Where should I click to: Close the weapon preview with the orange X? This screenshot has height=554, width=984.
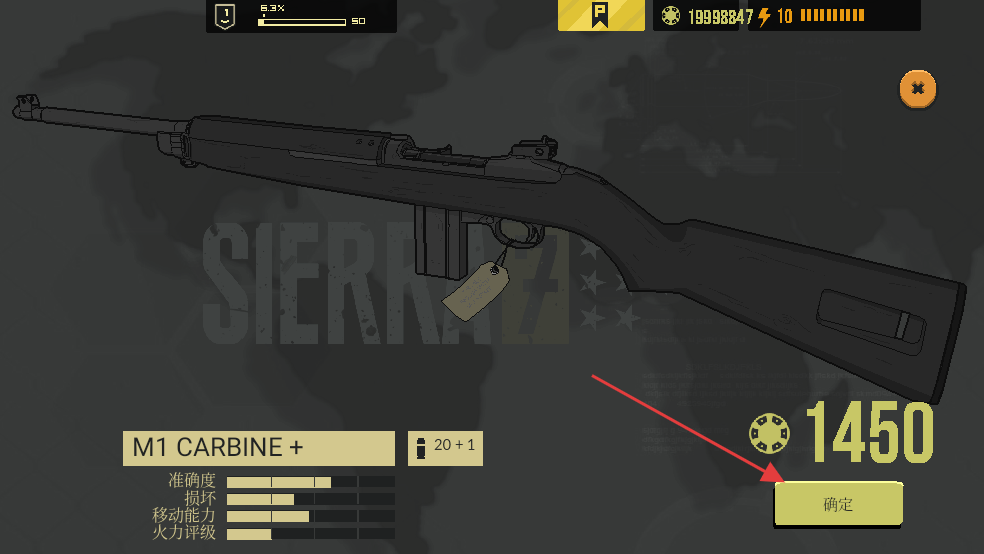coord(917,89)
